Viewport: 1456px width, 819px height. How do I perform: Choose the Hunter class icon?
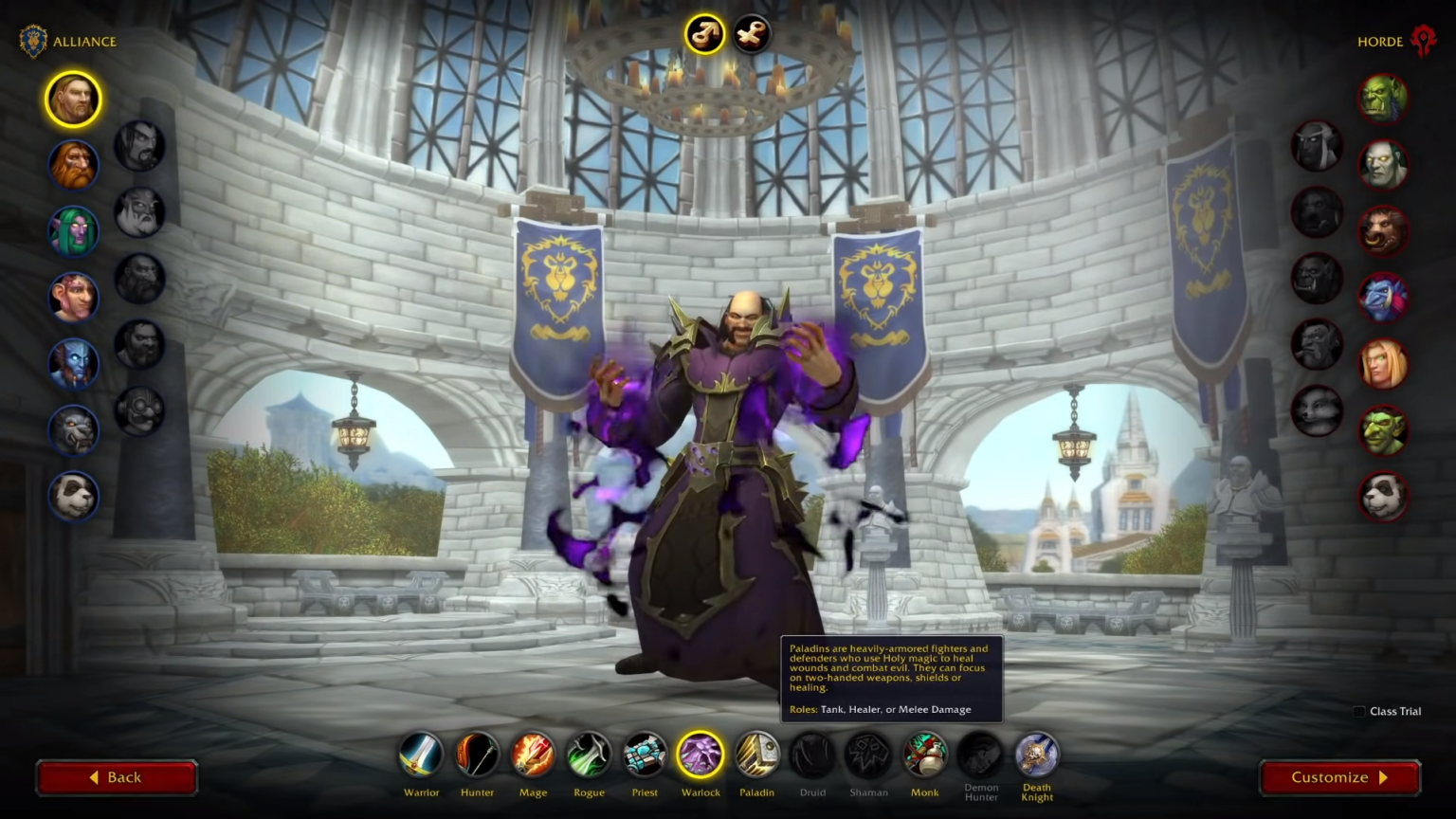tap(477, 755)
